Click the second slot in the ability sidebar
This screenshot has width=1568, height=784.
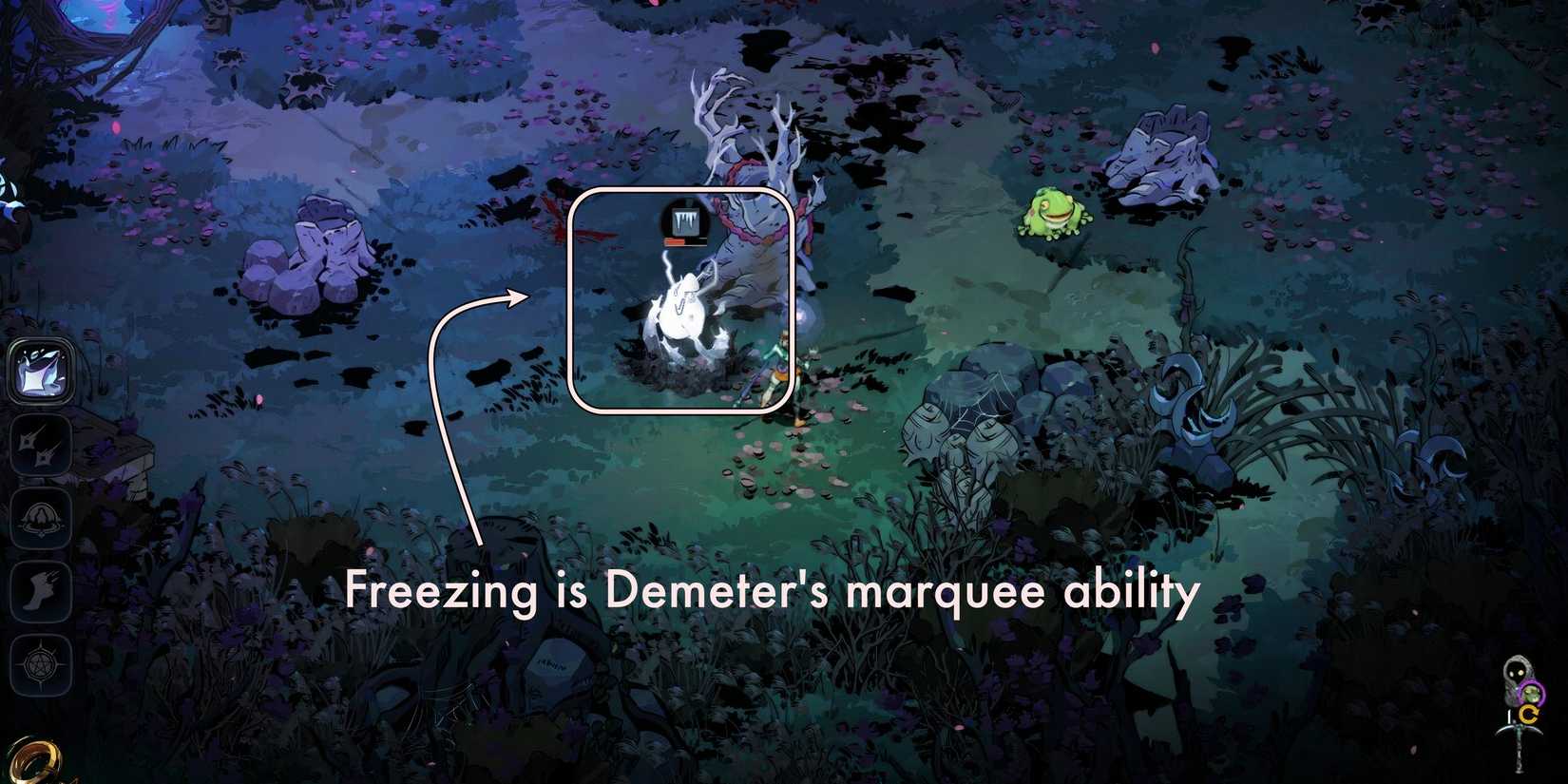[41, 445]
